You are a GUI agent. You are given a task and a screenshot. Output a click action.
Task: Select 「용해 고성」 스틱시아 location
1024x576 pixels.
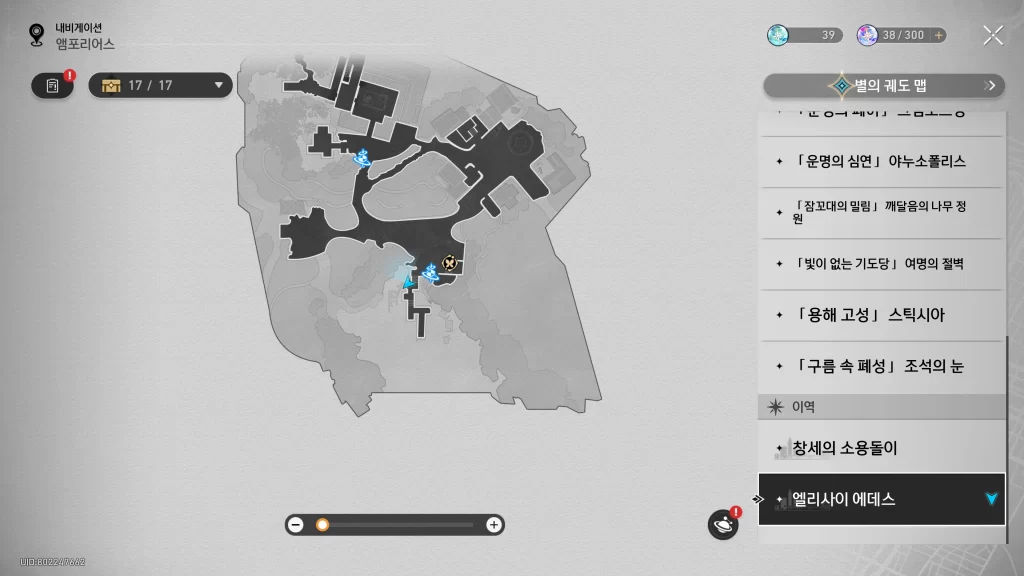click(880, 315)
